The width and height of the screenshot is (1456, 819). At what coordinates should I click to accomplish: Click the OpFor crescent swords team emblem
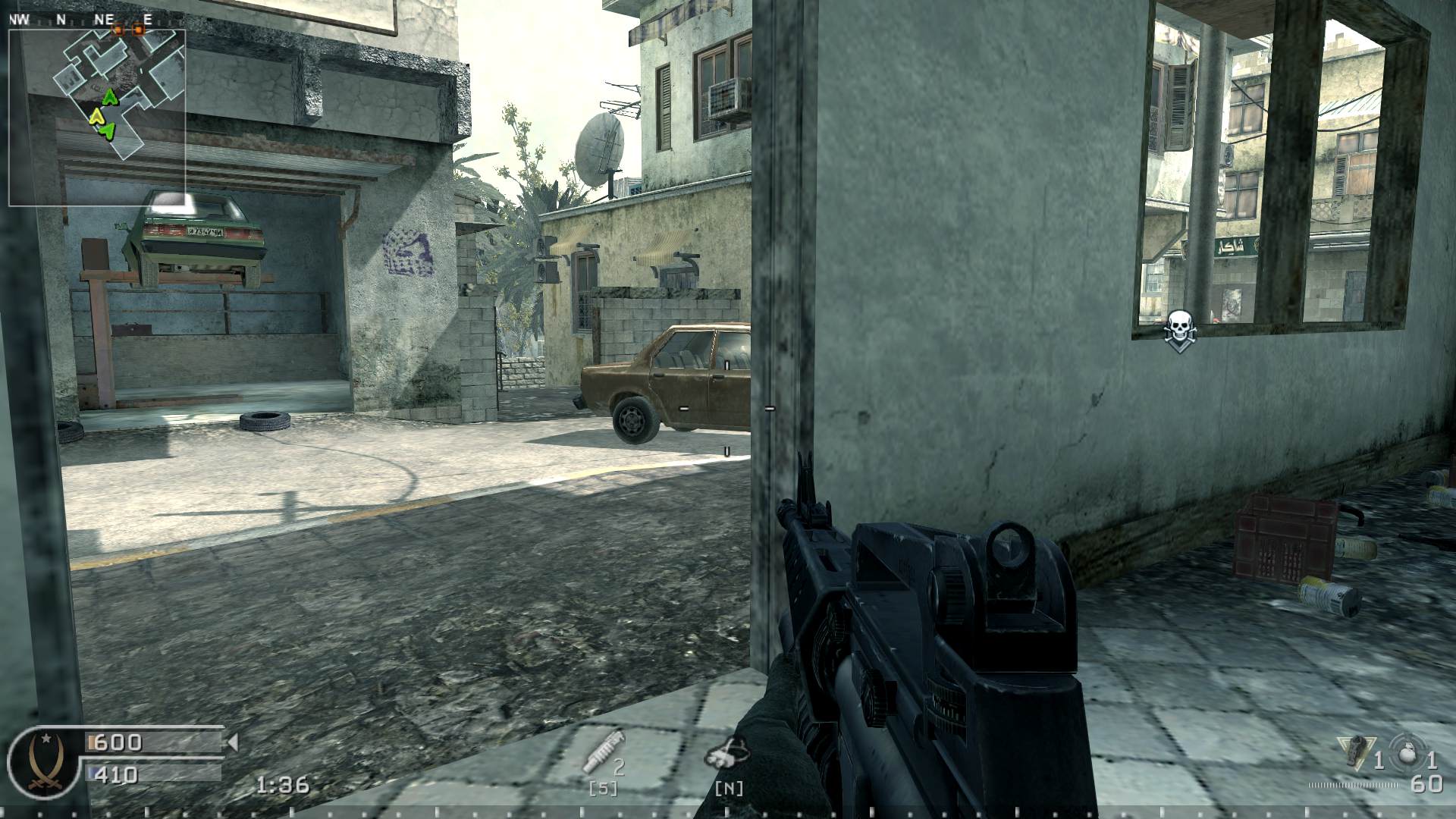[x=44, y=763]
